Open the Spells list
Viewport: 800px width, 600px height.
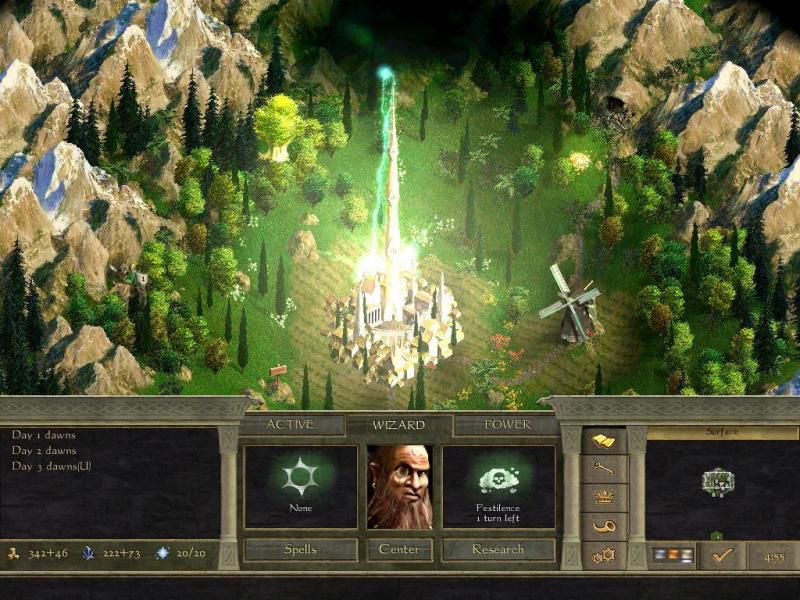pos(300,549)
